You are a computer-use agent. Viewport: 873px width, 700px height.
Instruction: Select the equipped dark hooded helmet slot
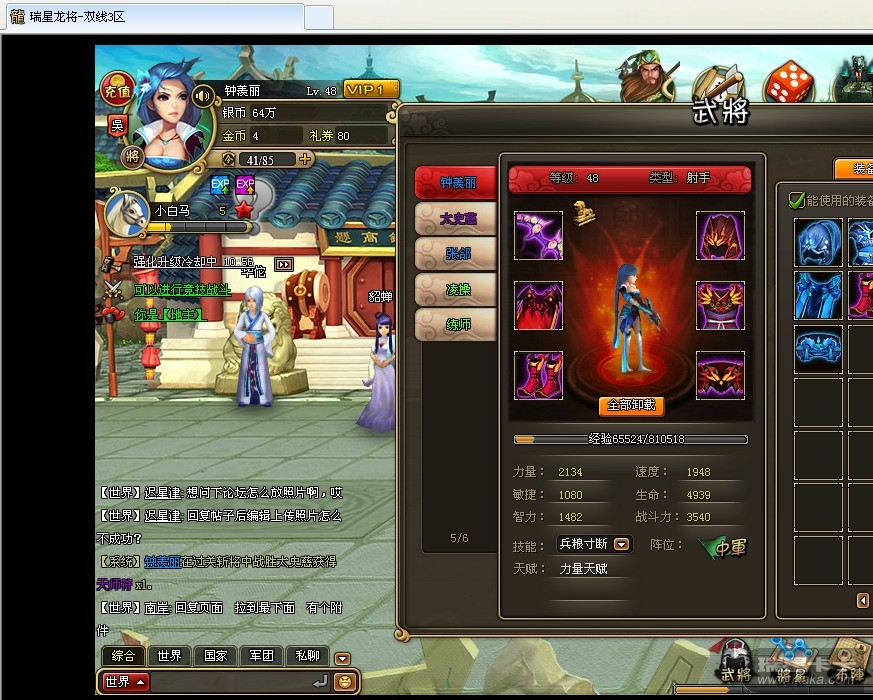click(720, 235)
